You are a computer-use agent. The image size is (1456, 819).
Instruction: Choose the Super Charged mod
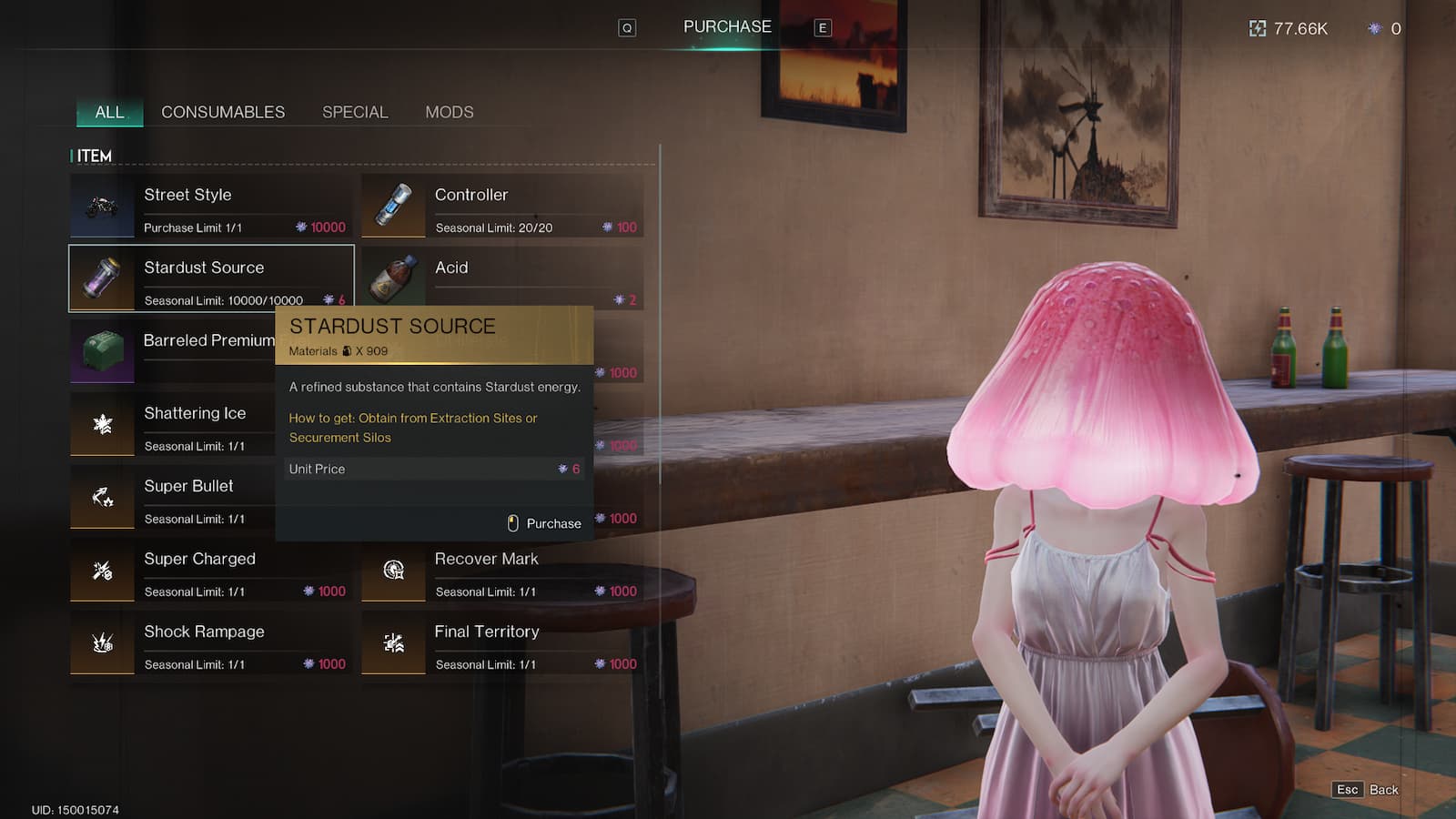point(211,570)
